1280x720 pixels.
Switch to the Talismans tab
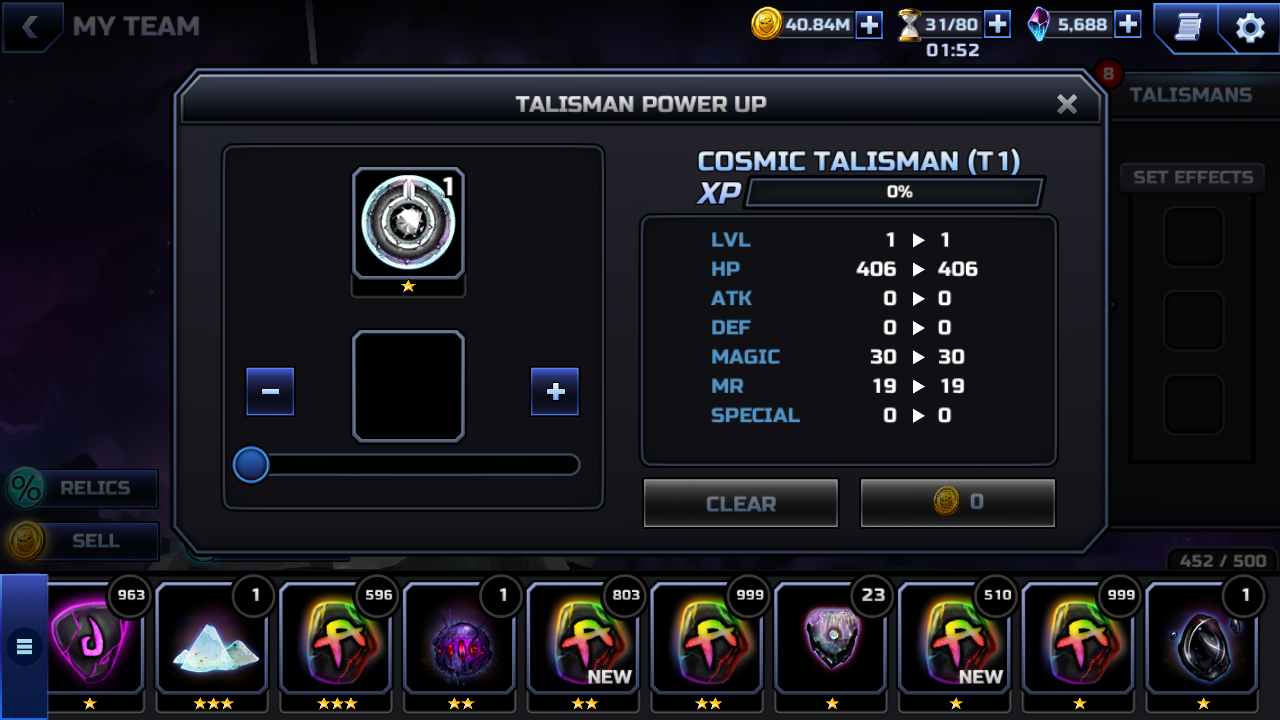pos(1190,95)
